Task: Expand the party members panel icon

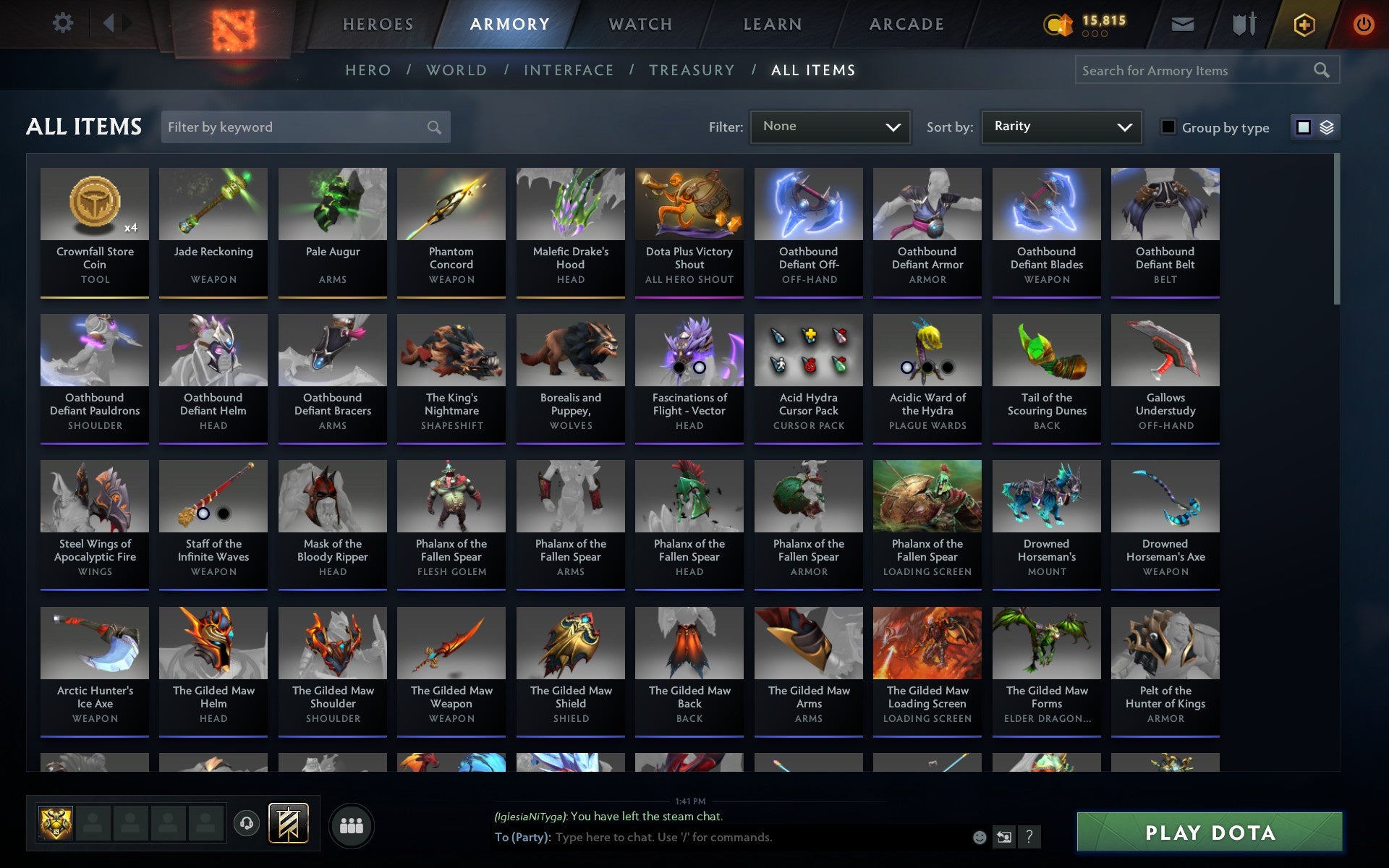Action: click(x=352, y=824)
